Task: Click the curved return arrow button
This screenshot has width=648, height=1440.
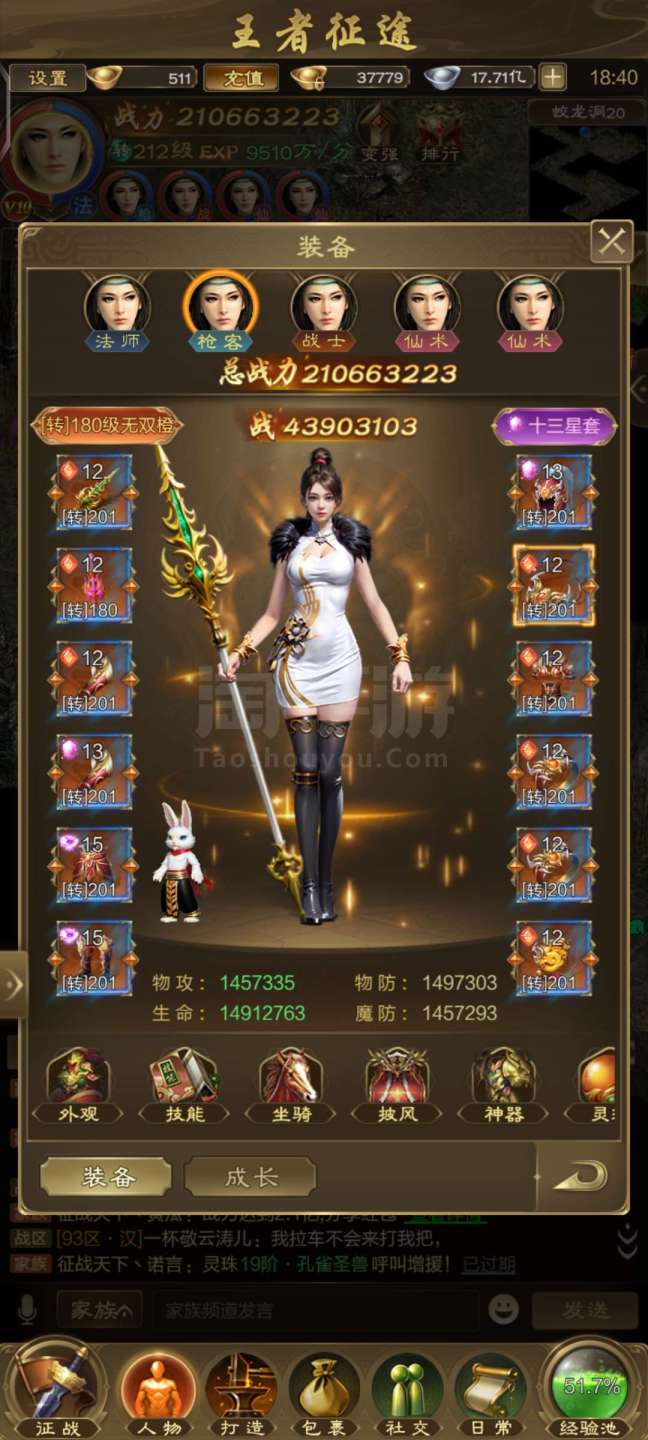Action: point(580,1176)
